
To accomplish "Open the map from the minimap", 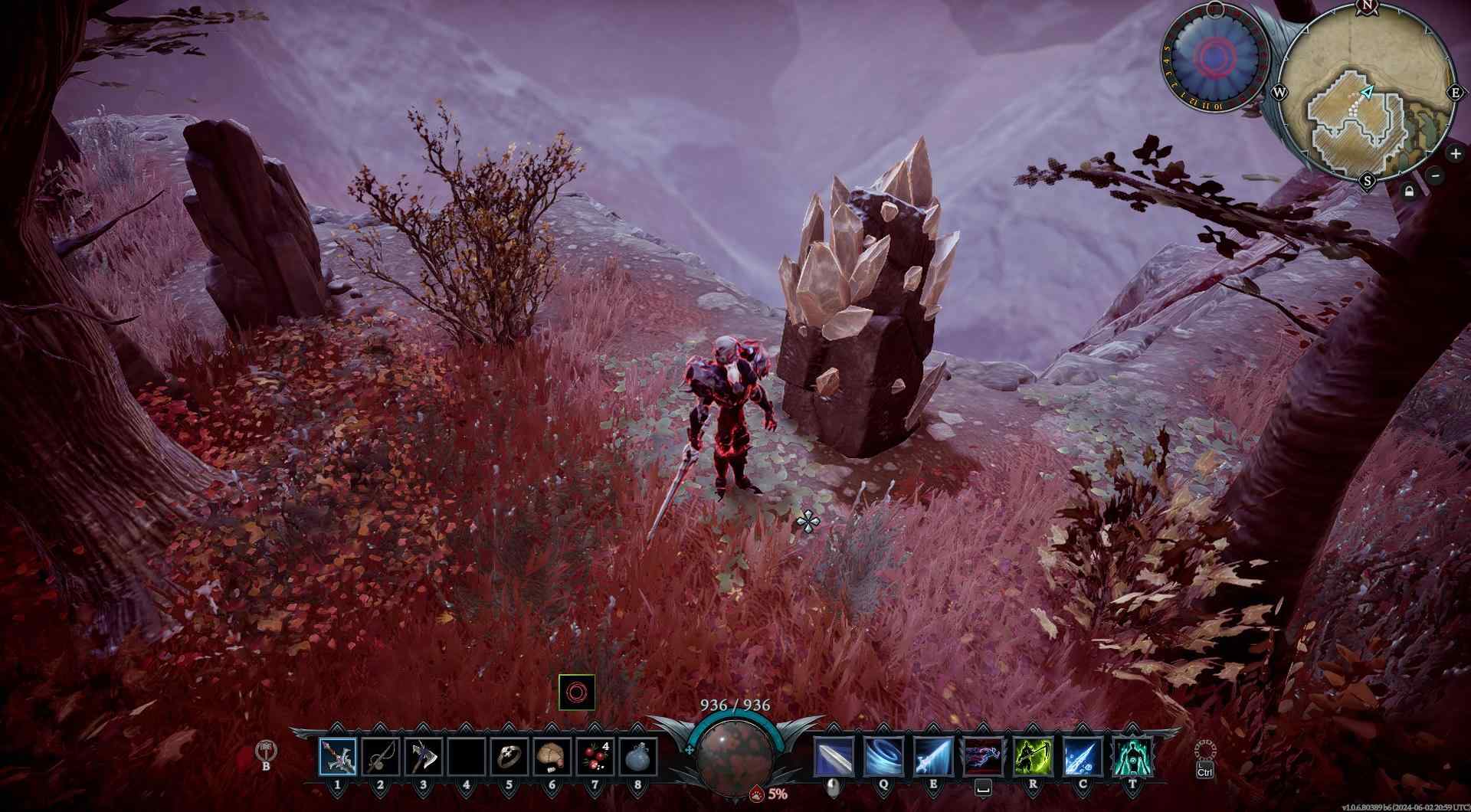I will pos(1367,93).
